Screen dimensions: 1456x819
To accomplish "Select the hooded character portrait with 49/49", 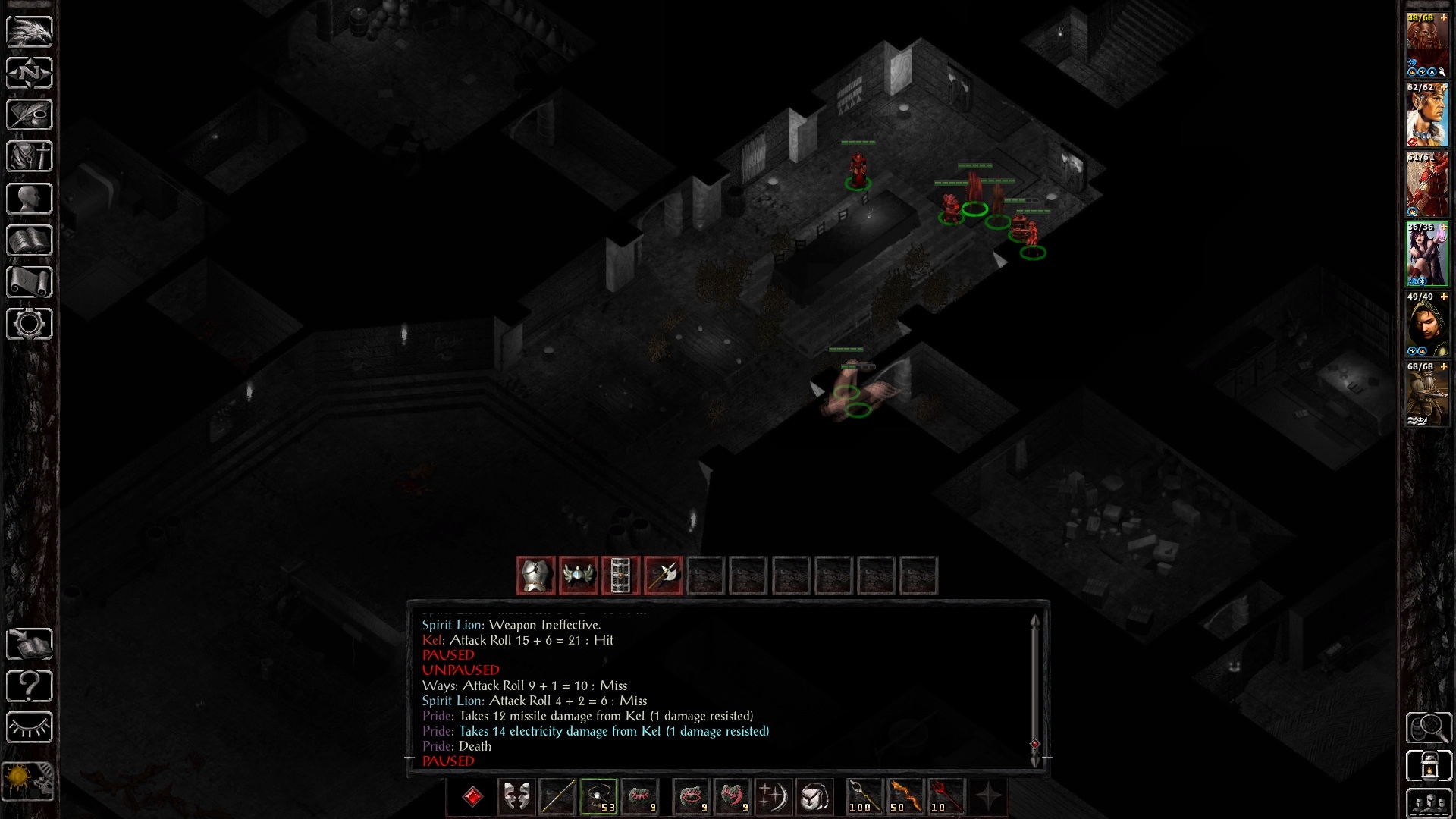I will [1427, 325].
